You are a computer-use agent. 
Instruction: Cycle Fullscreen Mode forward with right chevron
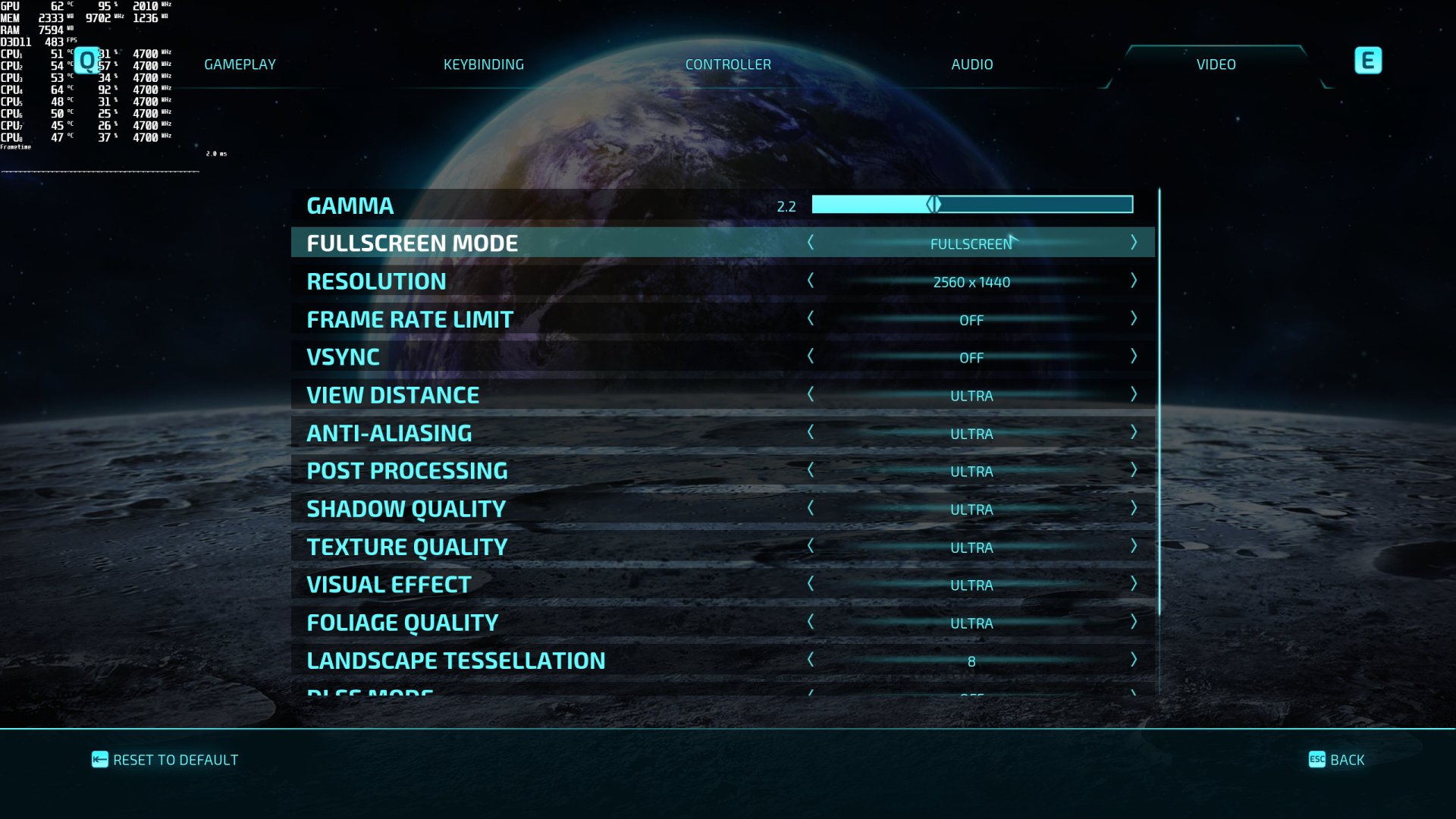pyautogui.click(x=1134, y=243)
